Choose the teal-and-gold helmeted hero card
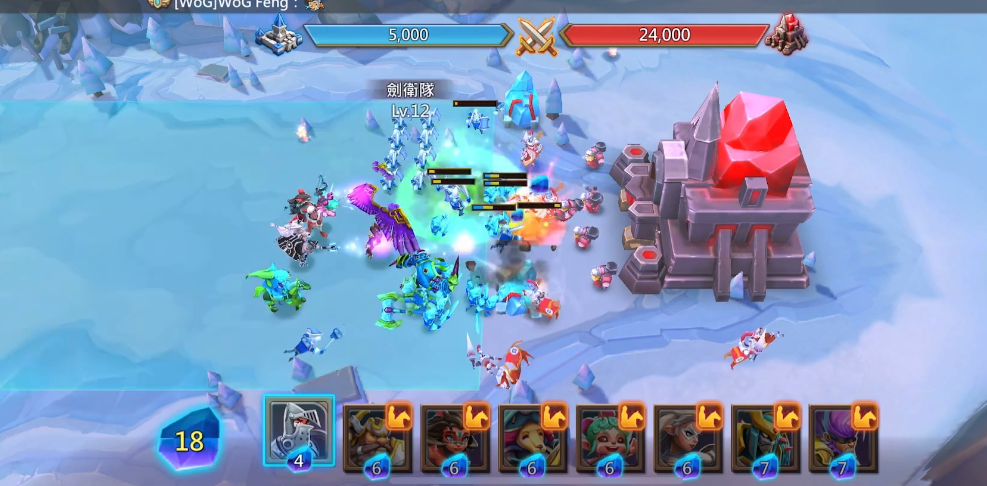 pyautogui.click(x=765, y=437)
